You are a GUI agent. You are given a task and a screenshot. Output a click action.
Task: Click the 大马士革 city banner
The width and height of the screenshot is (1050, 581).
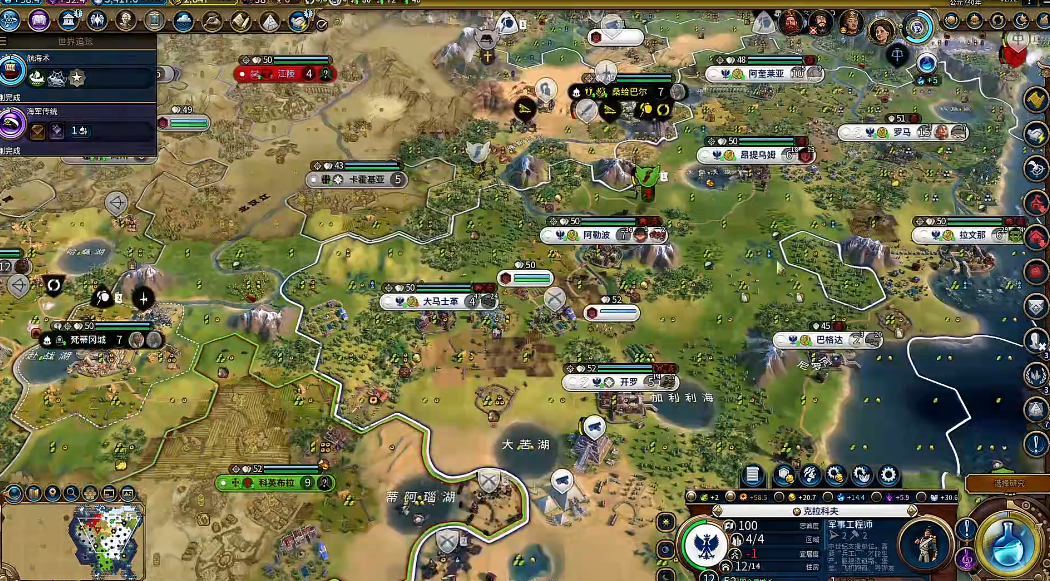coord(439,301)
